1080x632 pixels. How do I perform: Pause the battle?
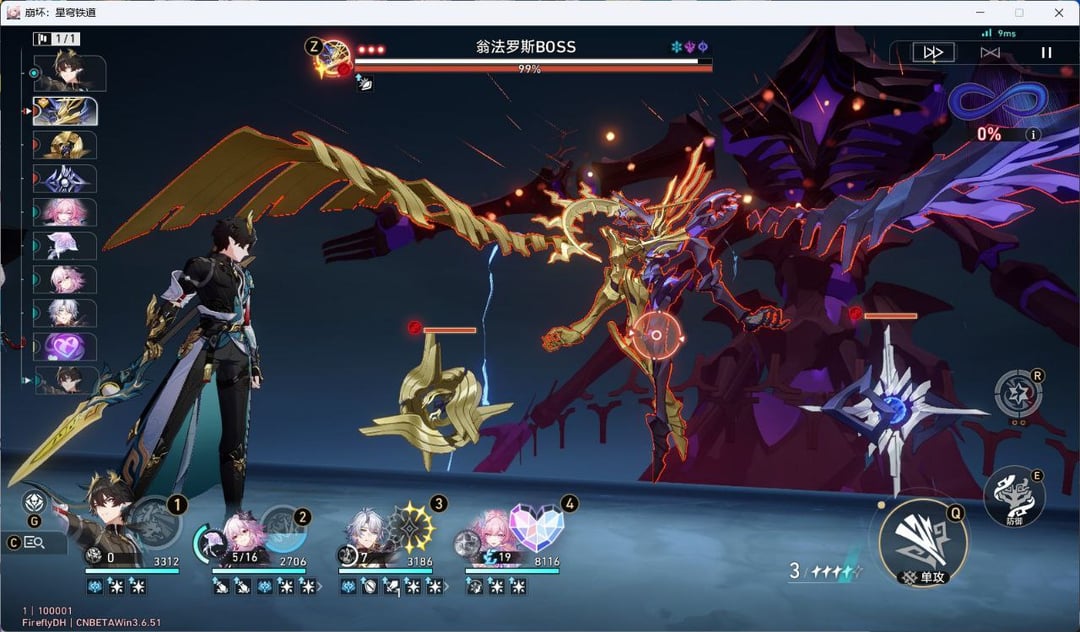(1046, 52)
